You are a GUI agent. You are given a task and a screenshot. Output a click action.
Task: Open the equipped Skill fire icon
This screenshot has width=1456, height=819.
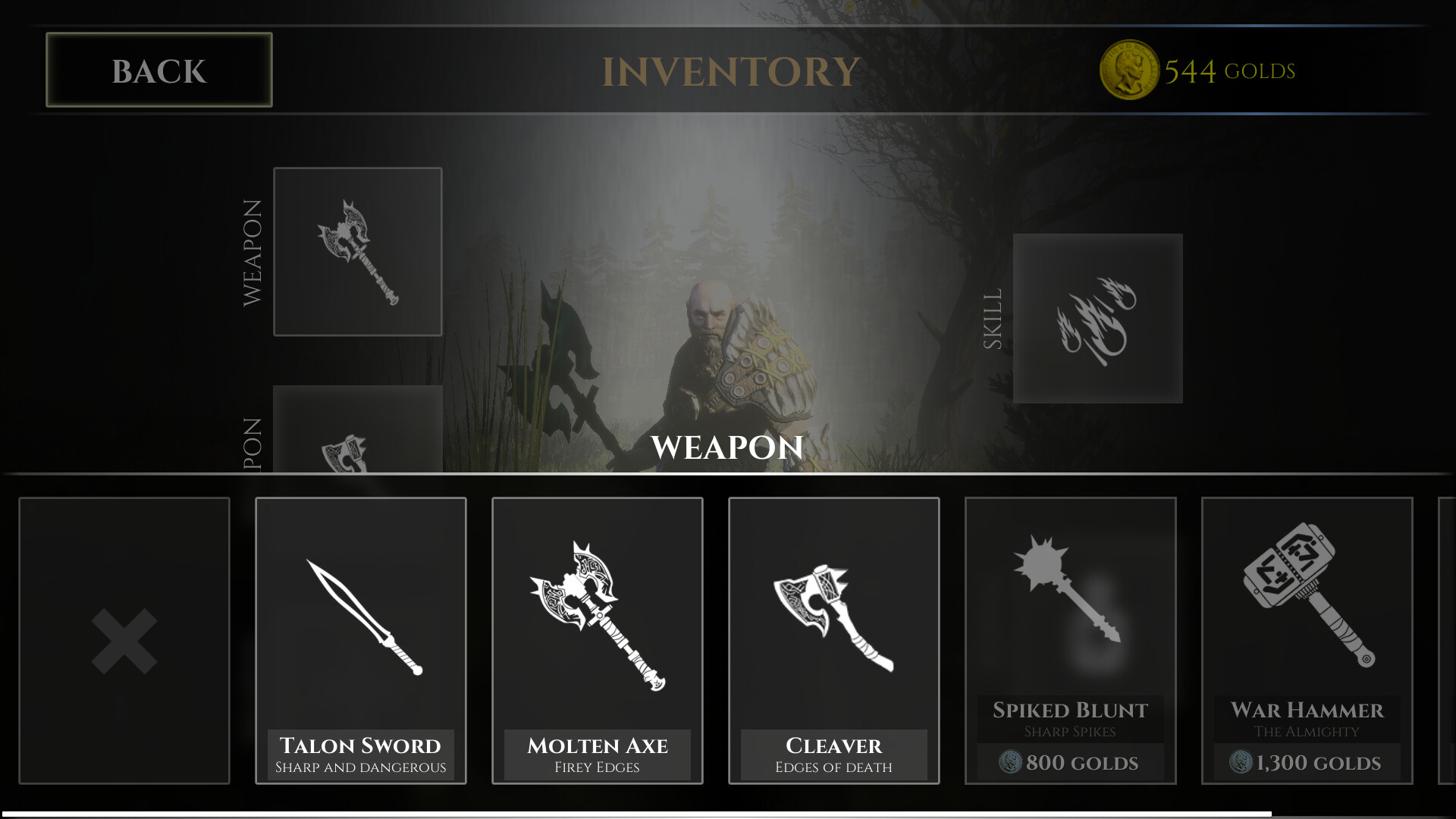pyautogui.click(x=1097, y=316)
